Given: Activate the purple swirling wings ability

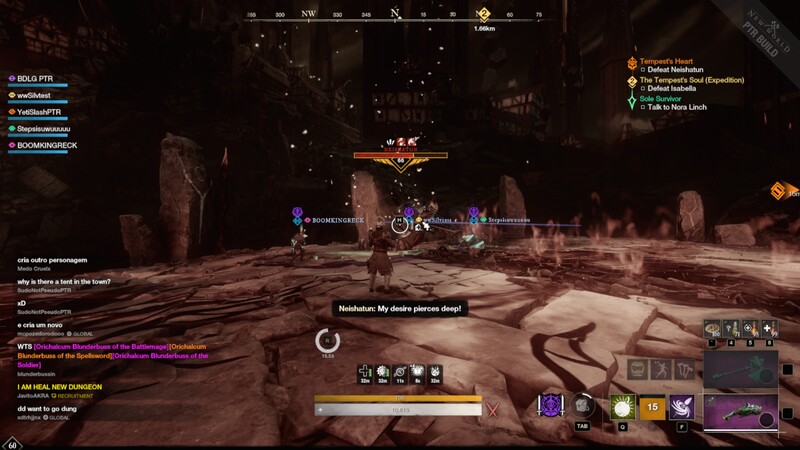Looking at the screenshot, I should (683, 407).
